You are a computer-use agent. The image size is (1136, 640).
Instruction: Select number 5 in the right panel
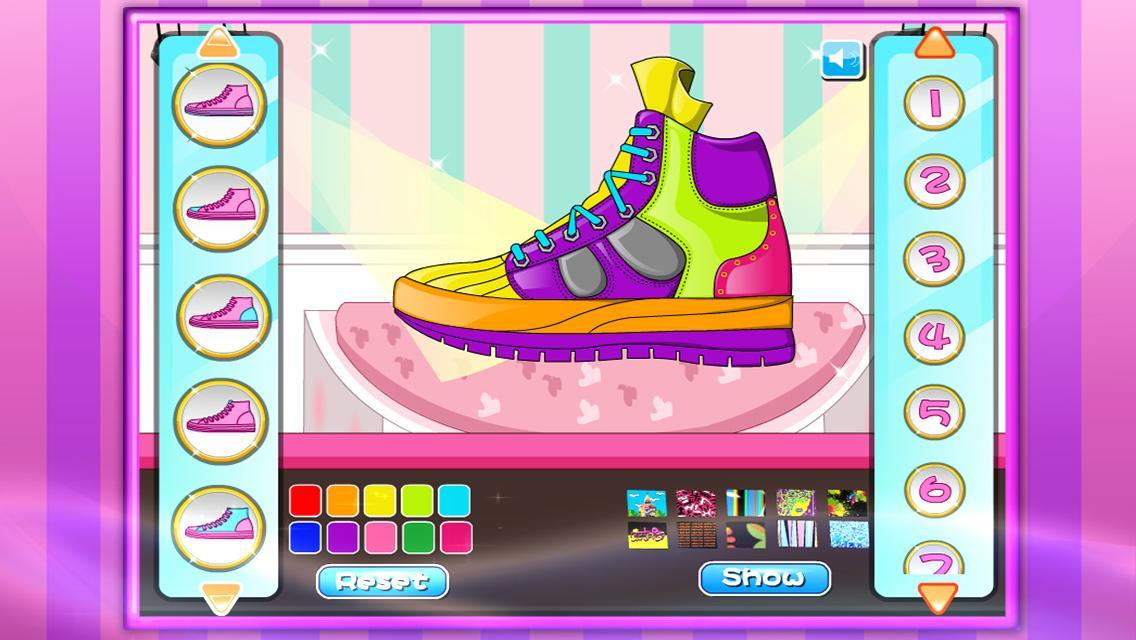tap(934, 412)
